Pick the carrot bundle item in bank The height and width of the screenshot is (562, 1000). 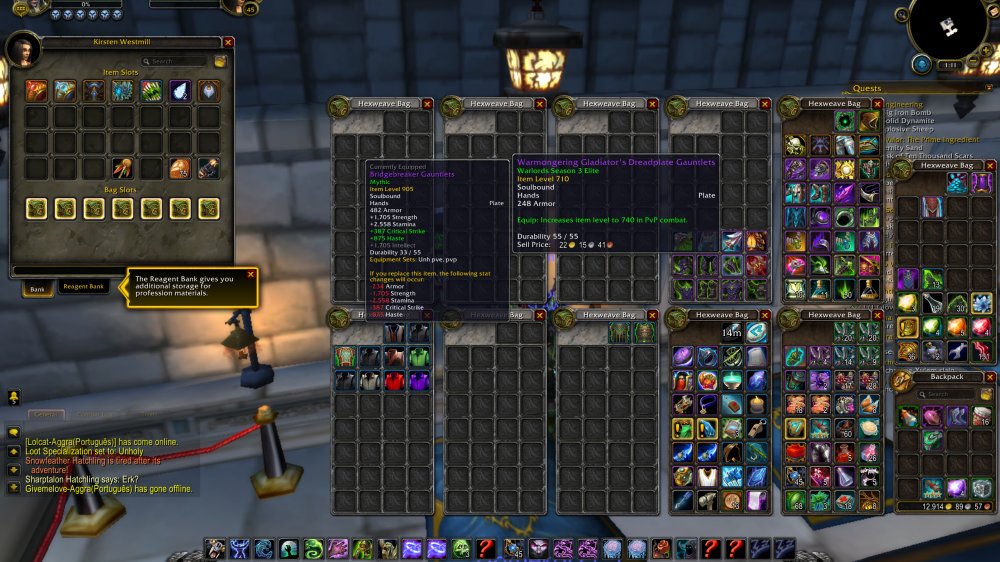123,168
